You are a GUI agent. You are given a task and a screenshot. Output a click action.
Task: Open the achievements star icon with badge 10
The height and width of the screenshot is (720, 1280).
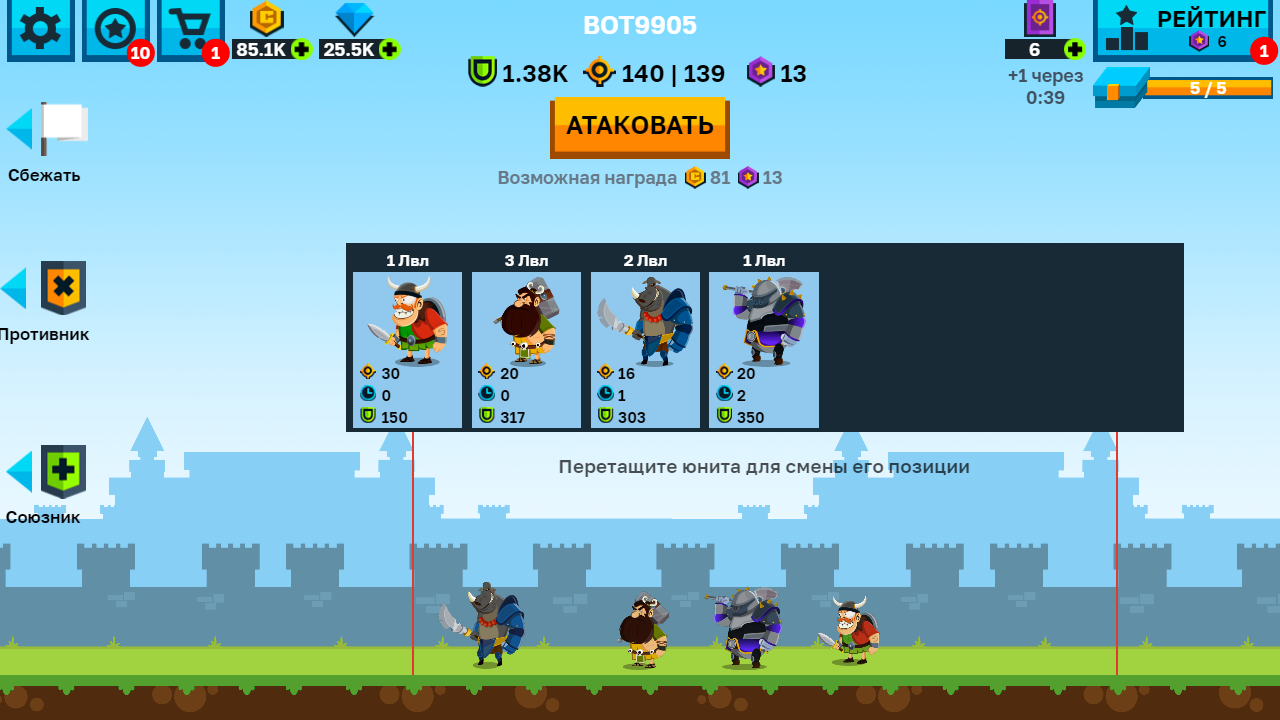115,30
